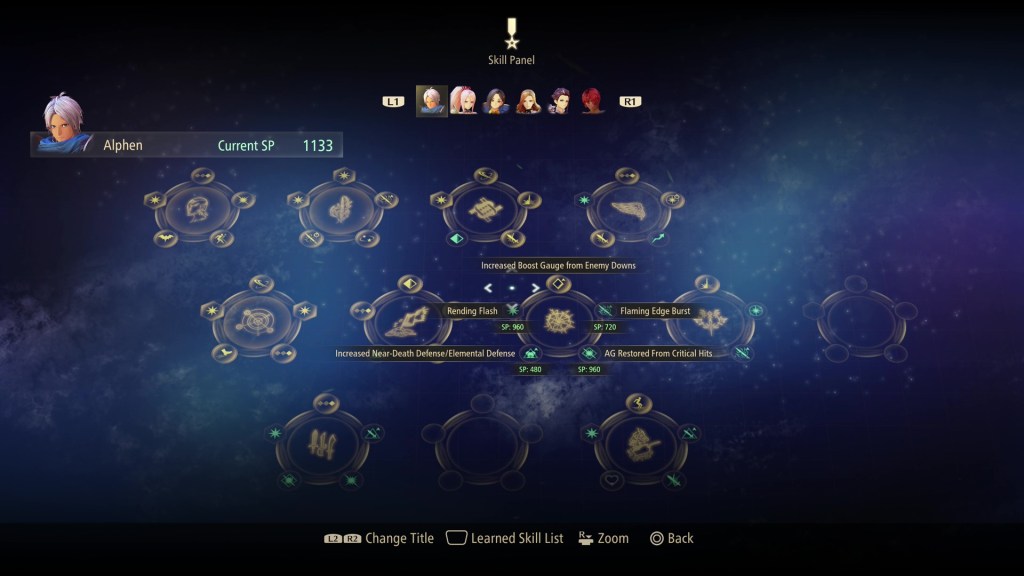The image size is (1024, 576).
Task: Switch to the pink-haired character portrait
Action: coord(463,101)
